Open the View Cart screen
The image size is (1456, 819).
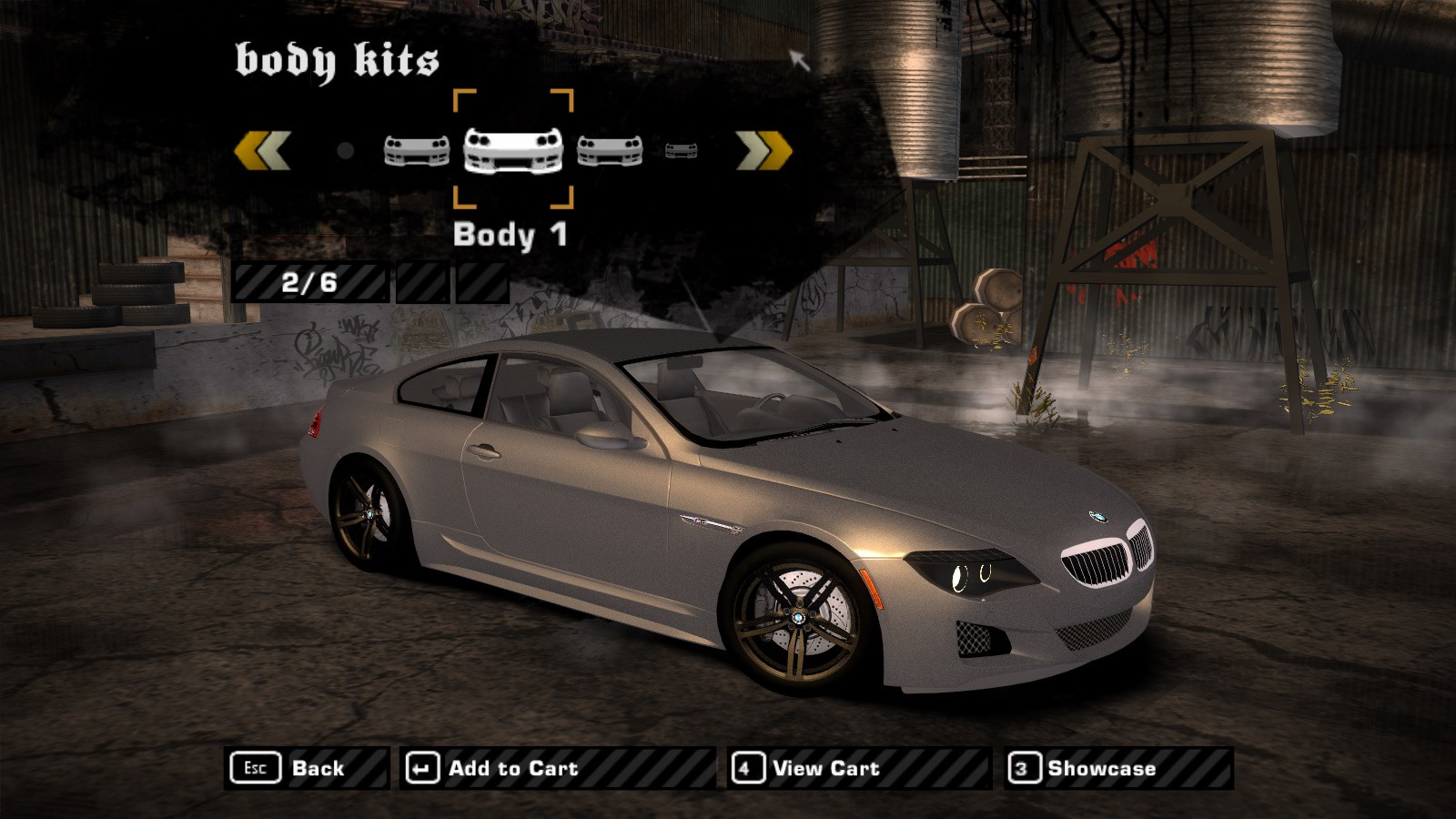858,768
